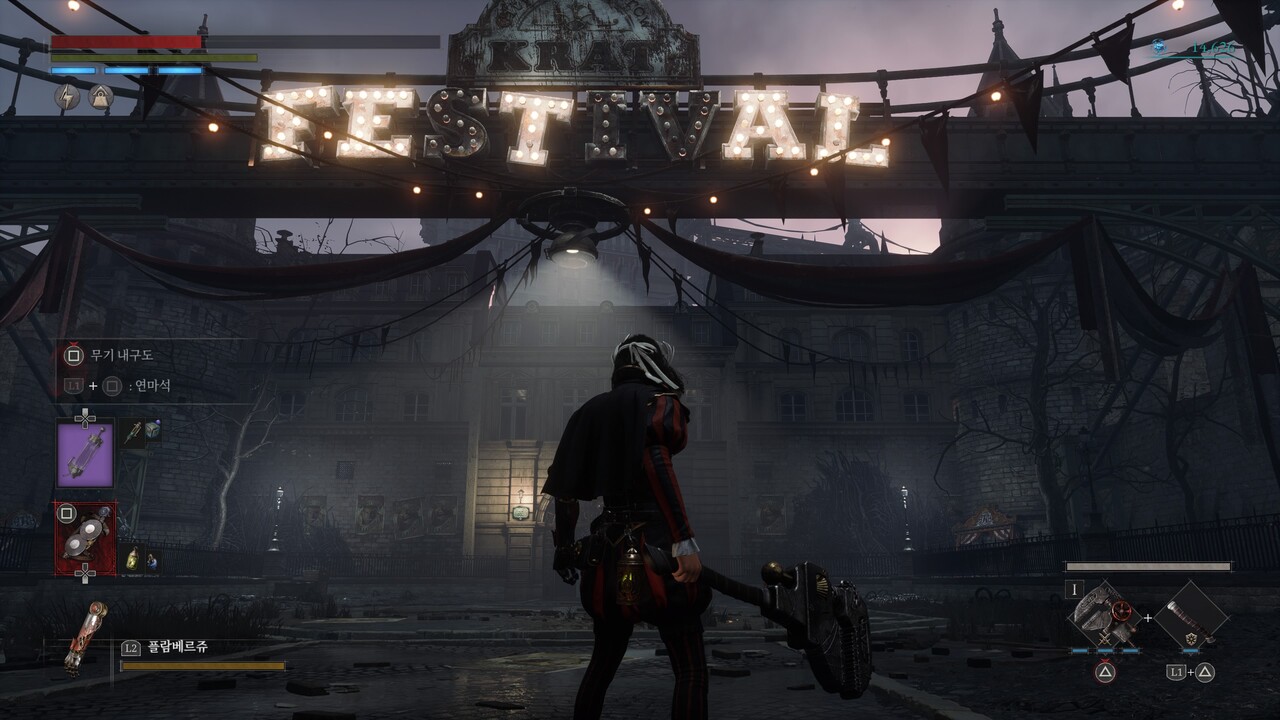Click the wrench-head weapon blade slot
1280x720 pixels.
pos(1104,614)
